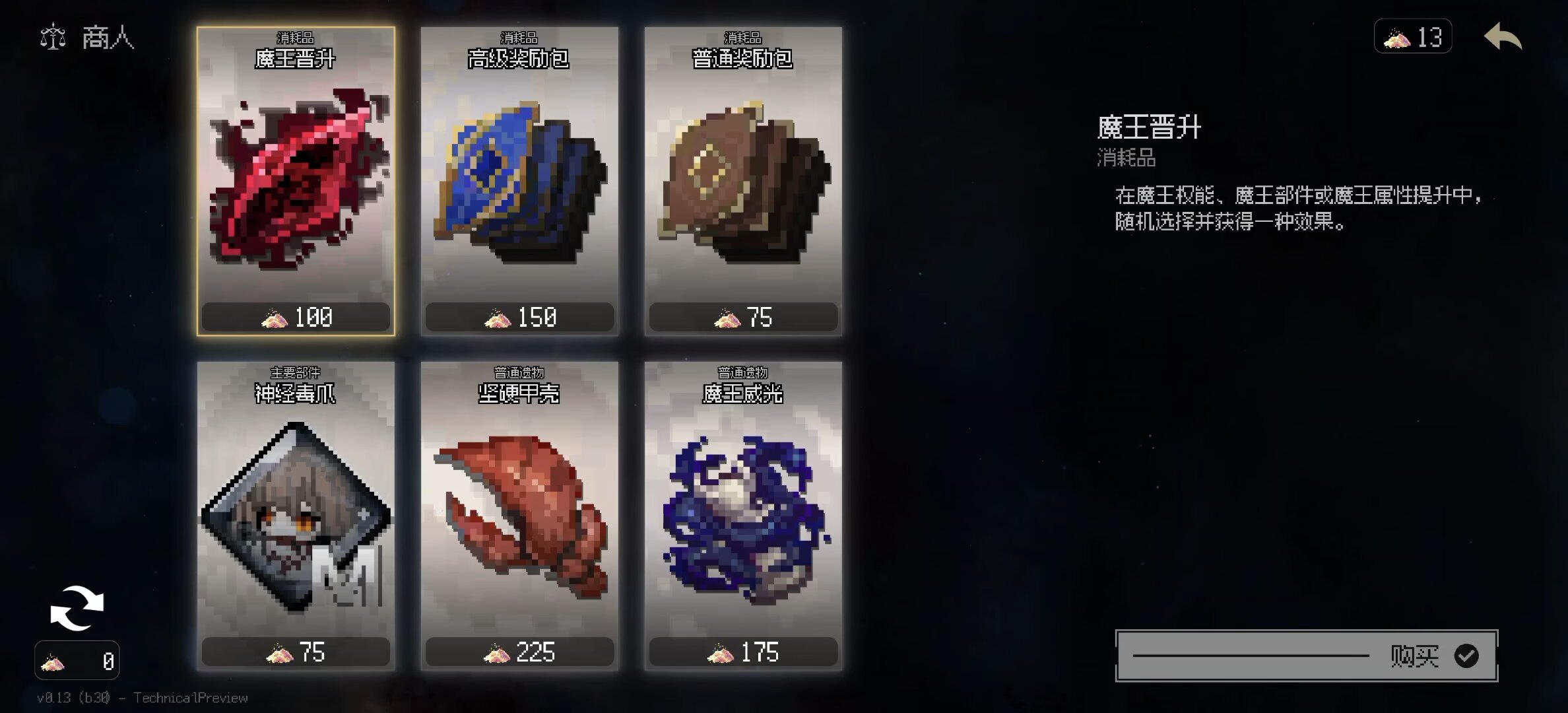The width and height of the screenshot is (1568, 713).
Task: Go back using the return arrow
Action: [1503, 37]
